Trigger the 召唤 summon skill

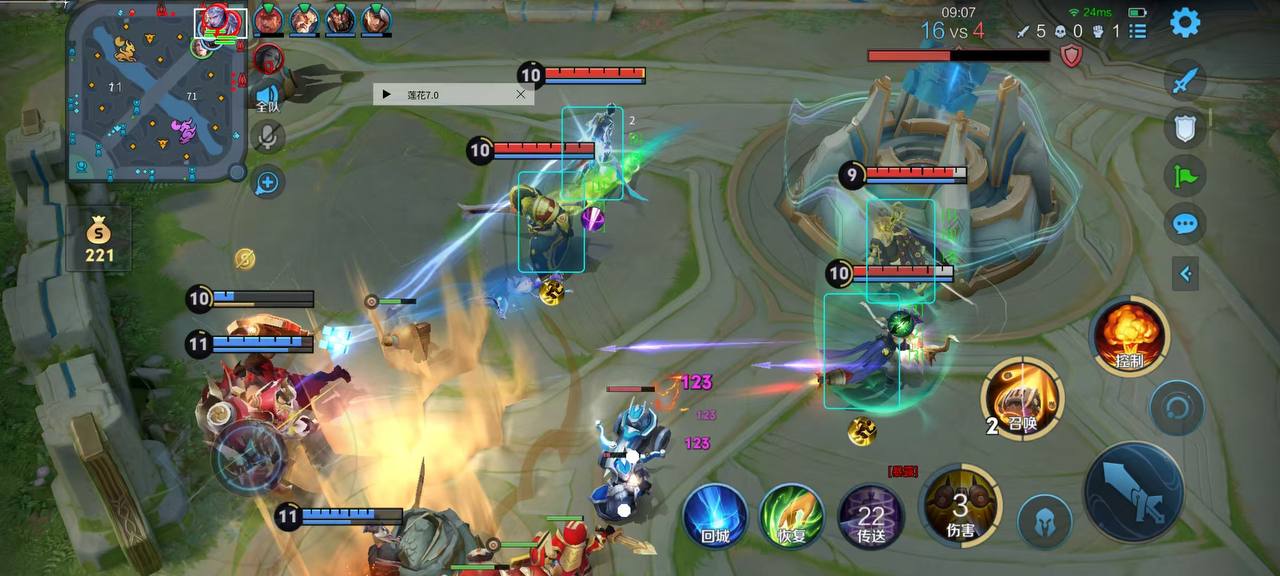[1022, 400]
